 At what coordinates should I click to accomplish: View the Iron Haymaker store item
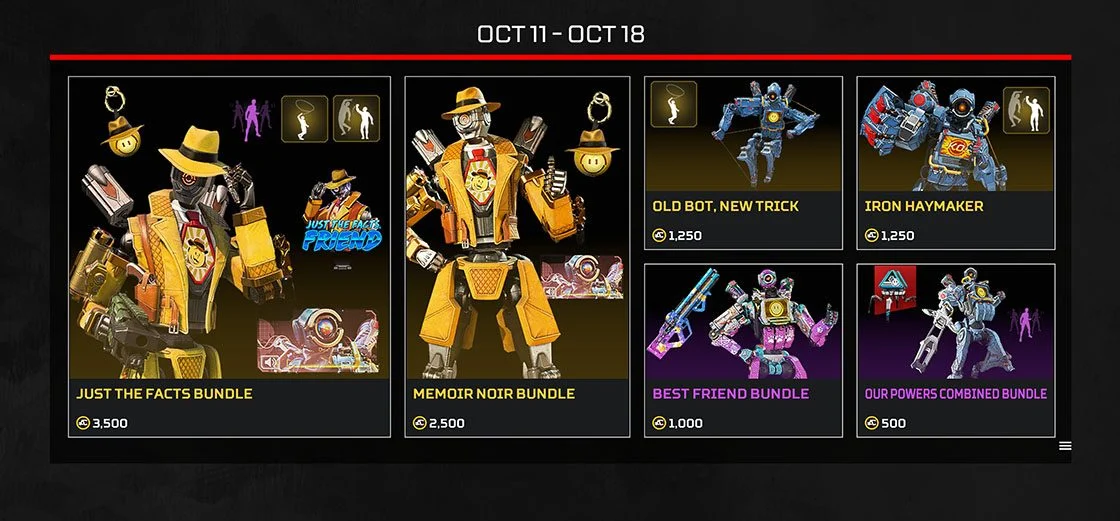coord(955,163)
